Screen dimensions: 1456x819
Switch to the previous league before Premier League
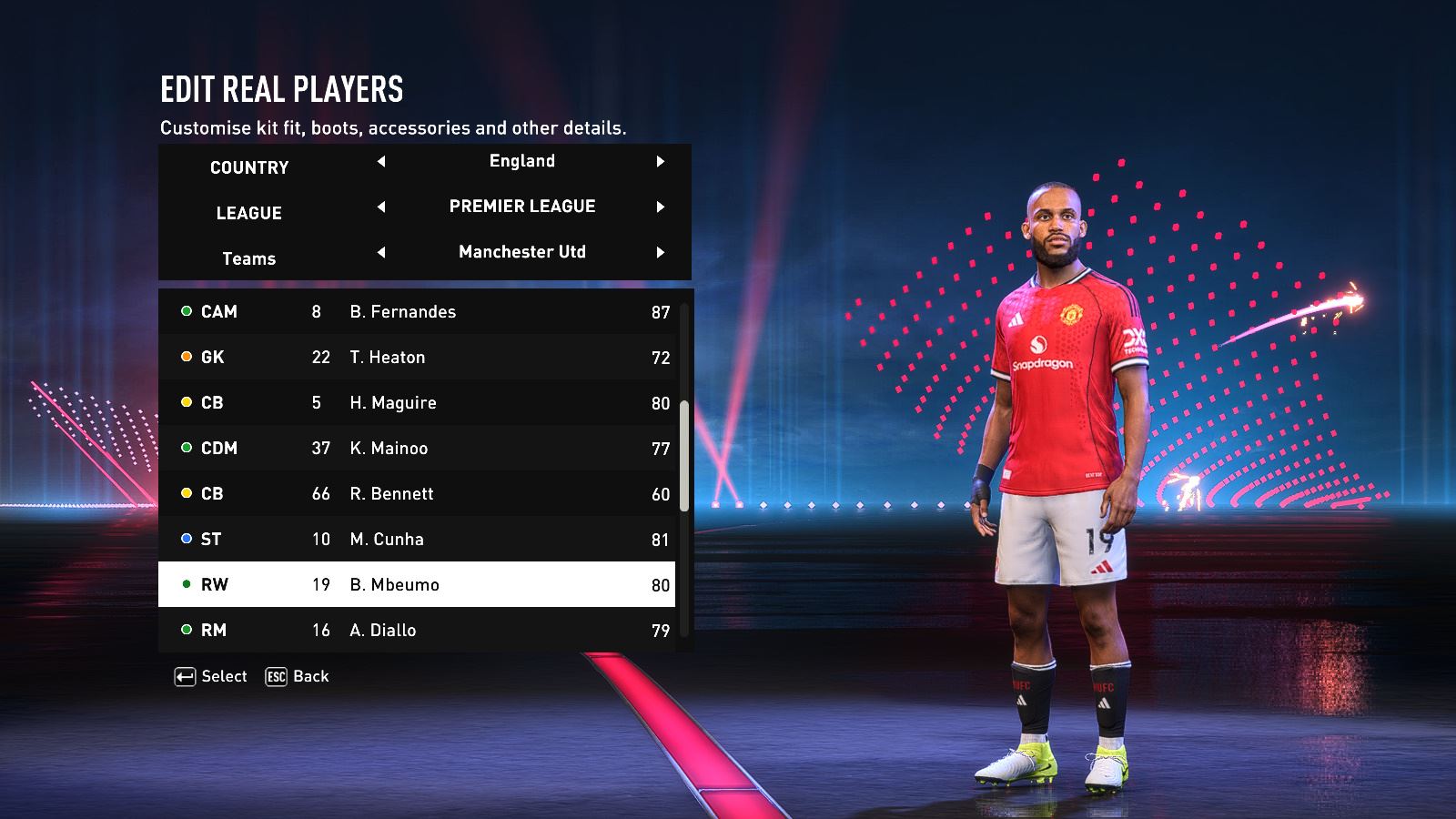click(381, 207)
